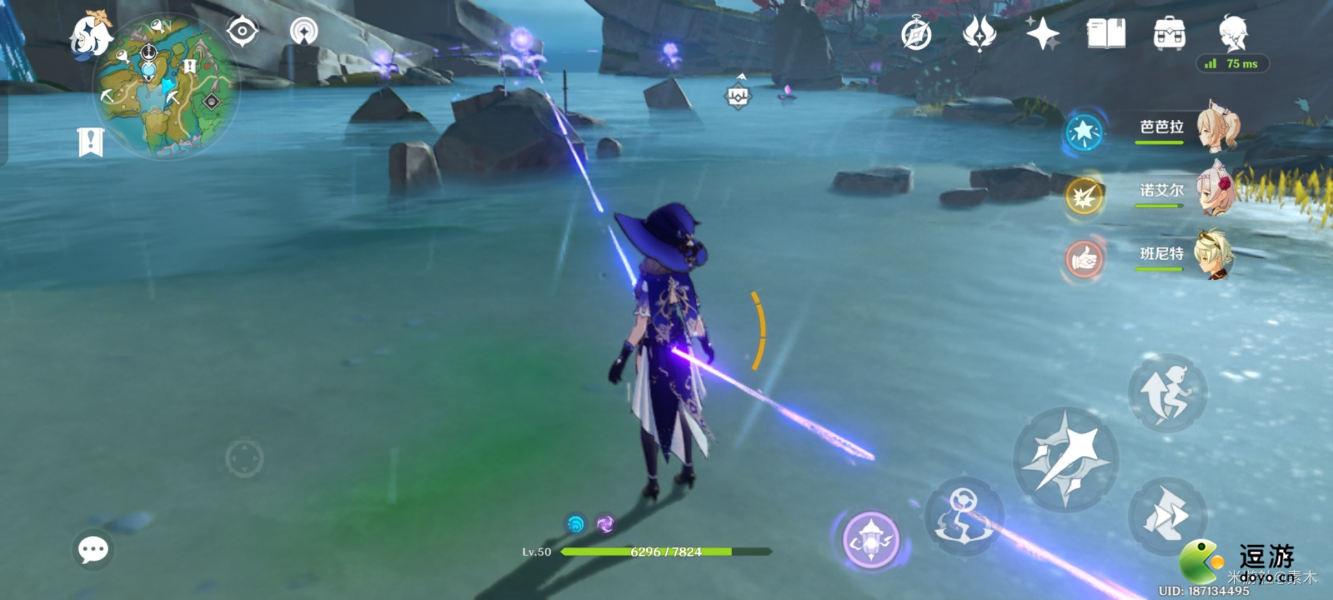Tap the jump button
The image size is (1333, 600).
(x=1167, y=515)
